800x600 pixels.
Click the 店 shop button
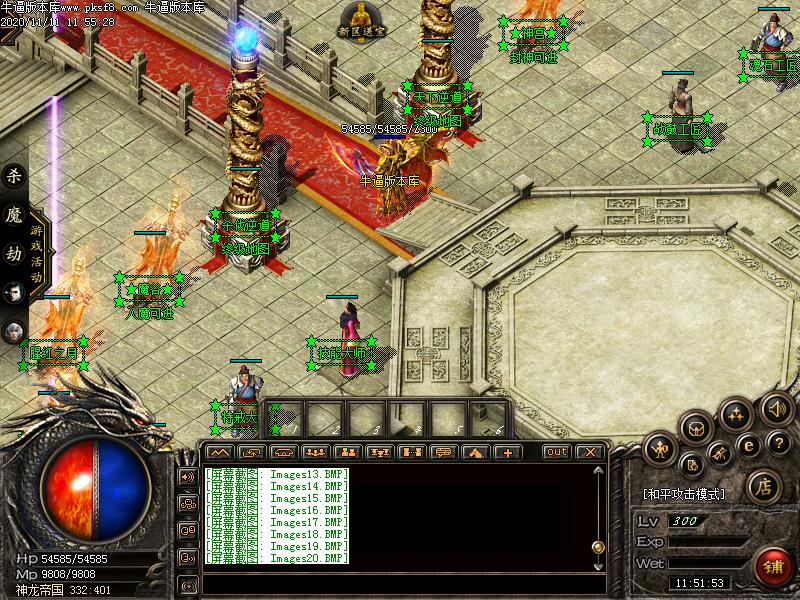[x=762, y=487]
